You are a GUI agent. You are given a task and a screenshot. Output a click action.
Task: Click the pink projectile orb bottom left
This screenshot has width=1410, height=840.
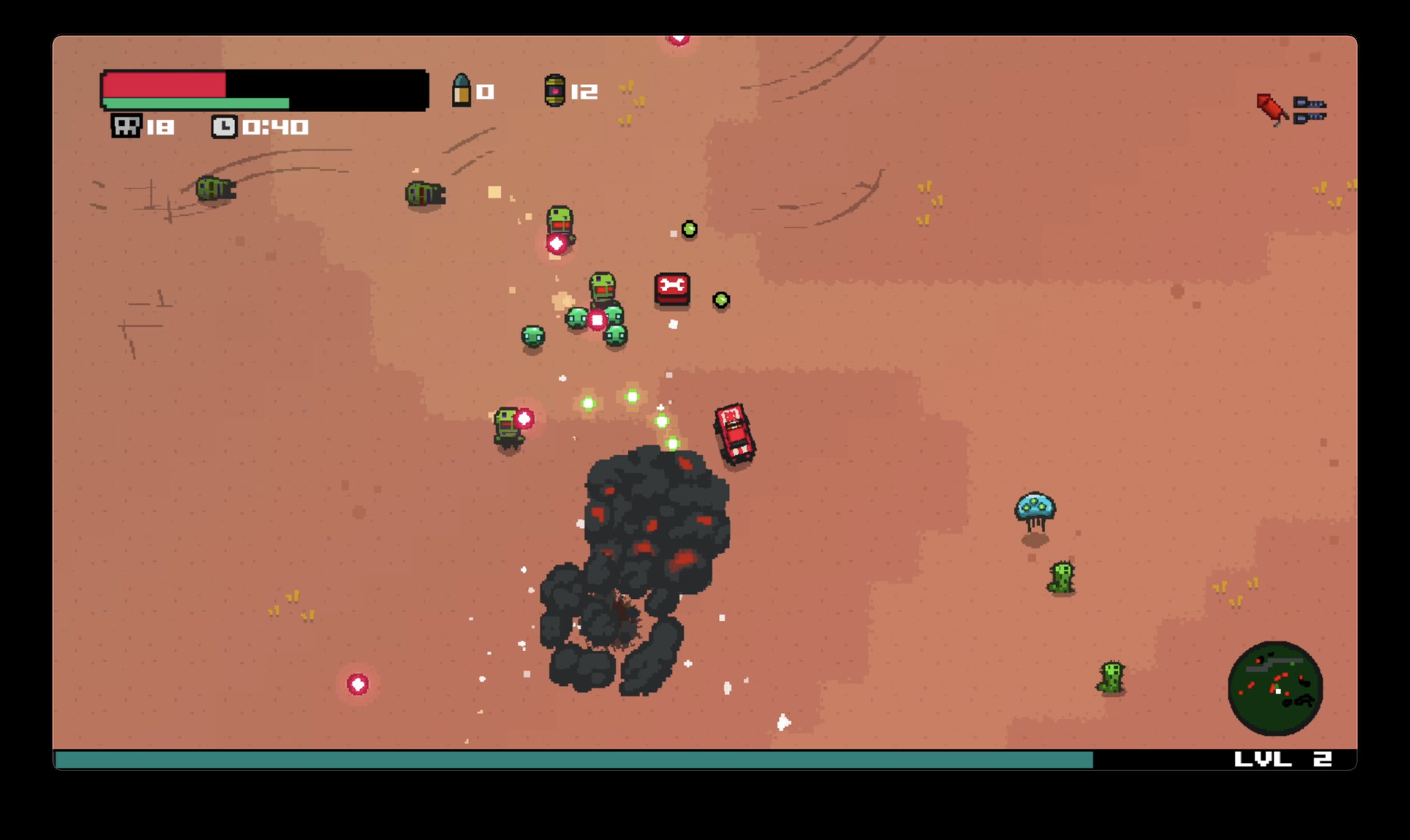pos(357,685)
